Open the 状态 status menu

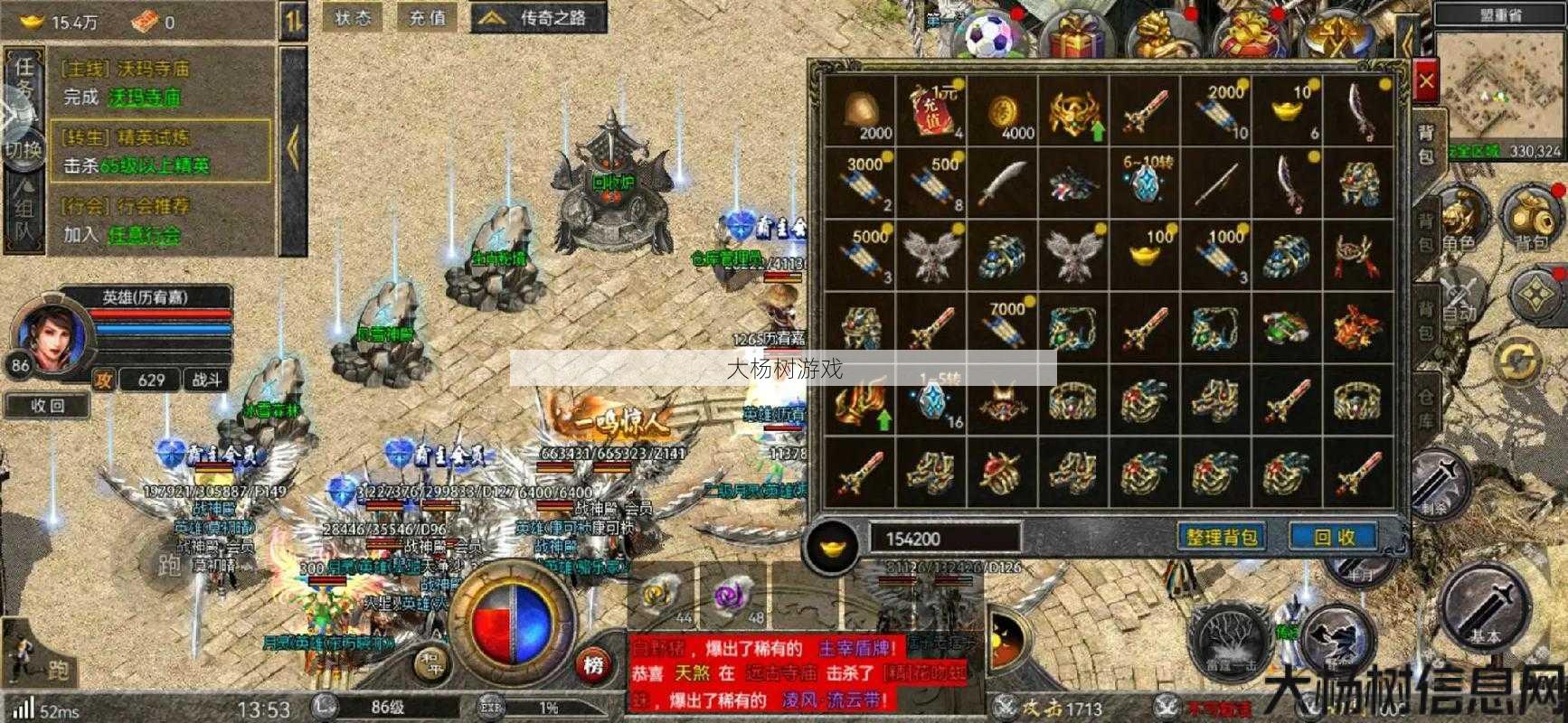click(x=353, y=18)
